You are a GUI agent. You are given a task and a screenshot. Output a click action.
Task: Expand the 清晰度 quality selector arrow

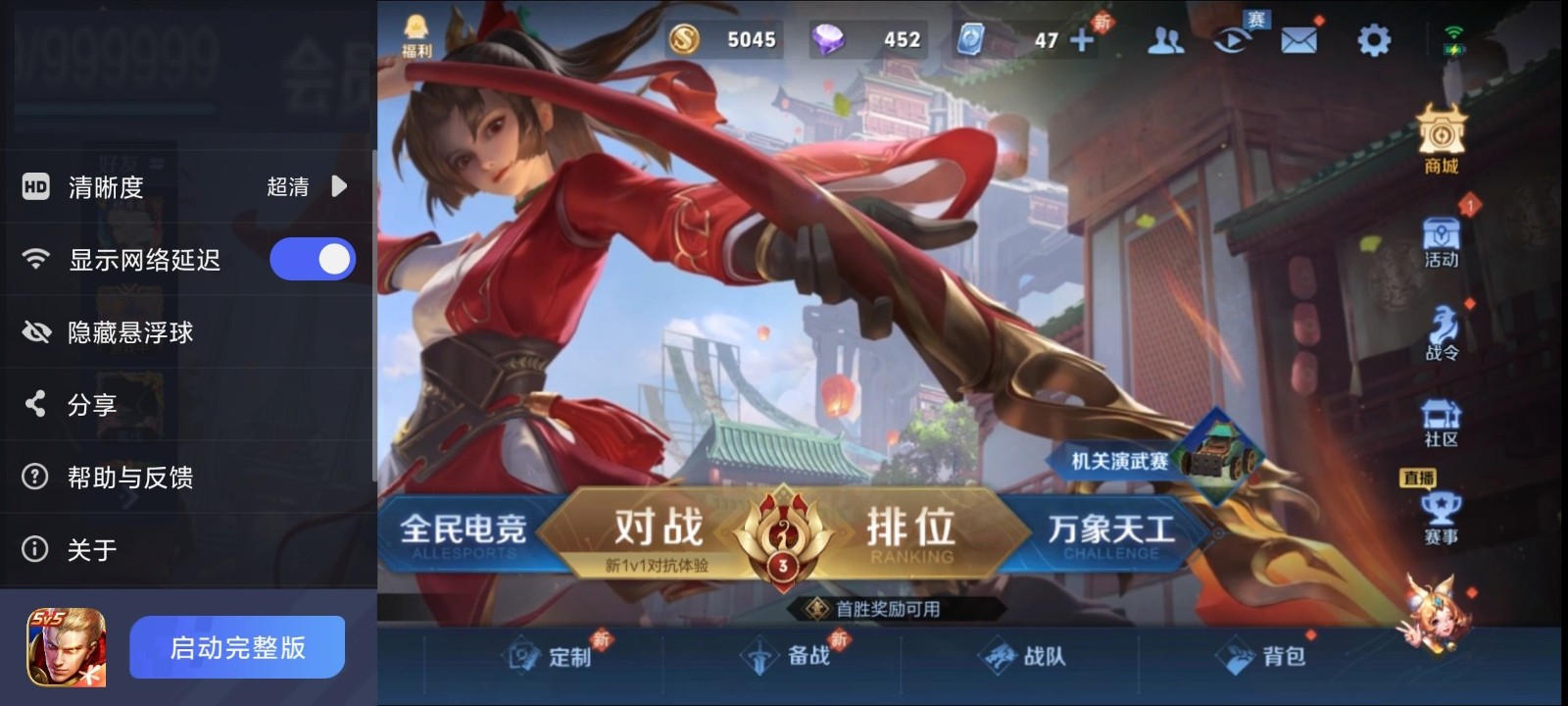click(x=337, y=186)
